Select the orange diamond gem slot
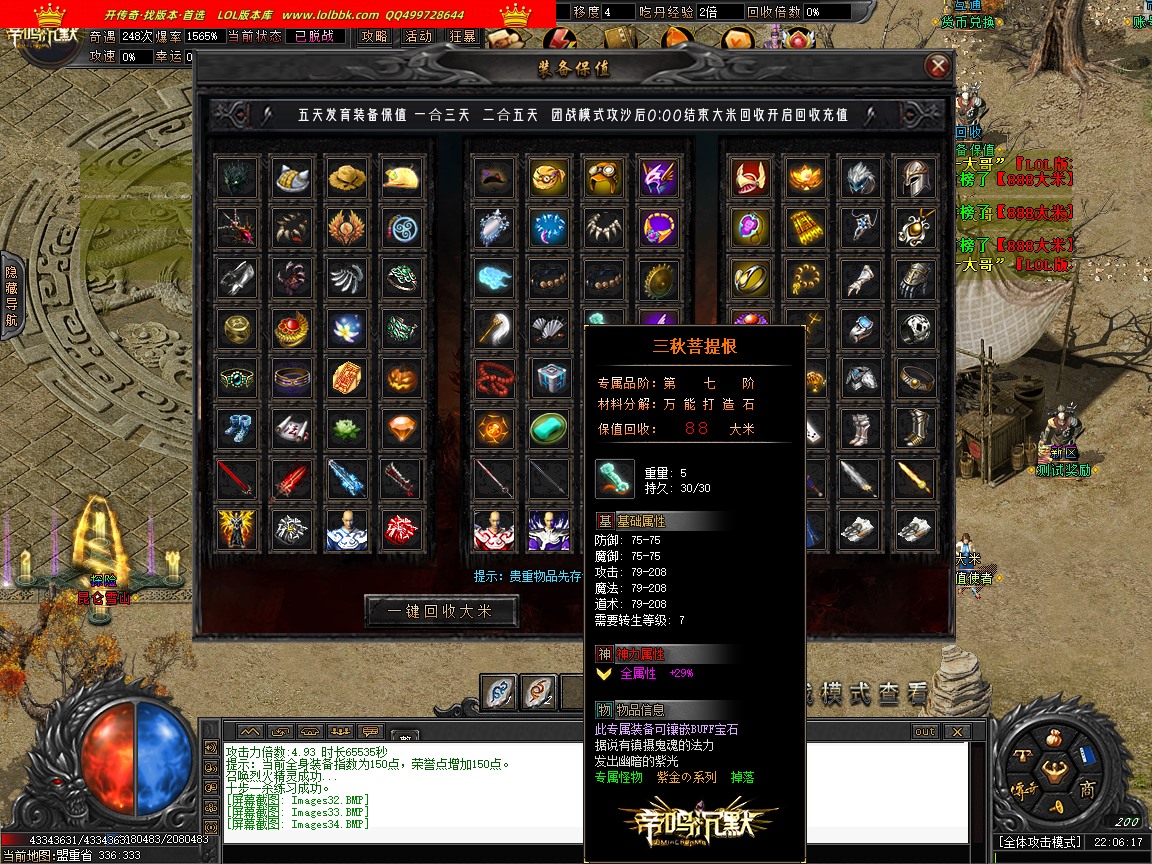Image resolution: width=1152 pixels, height=864 pixels. tap(401, 428)
